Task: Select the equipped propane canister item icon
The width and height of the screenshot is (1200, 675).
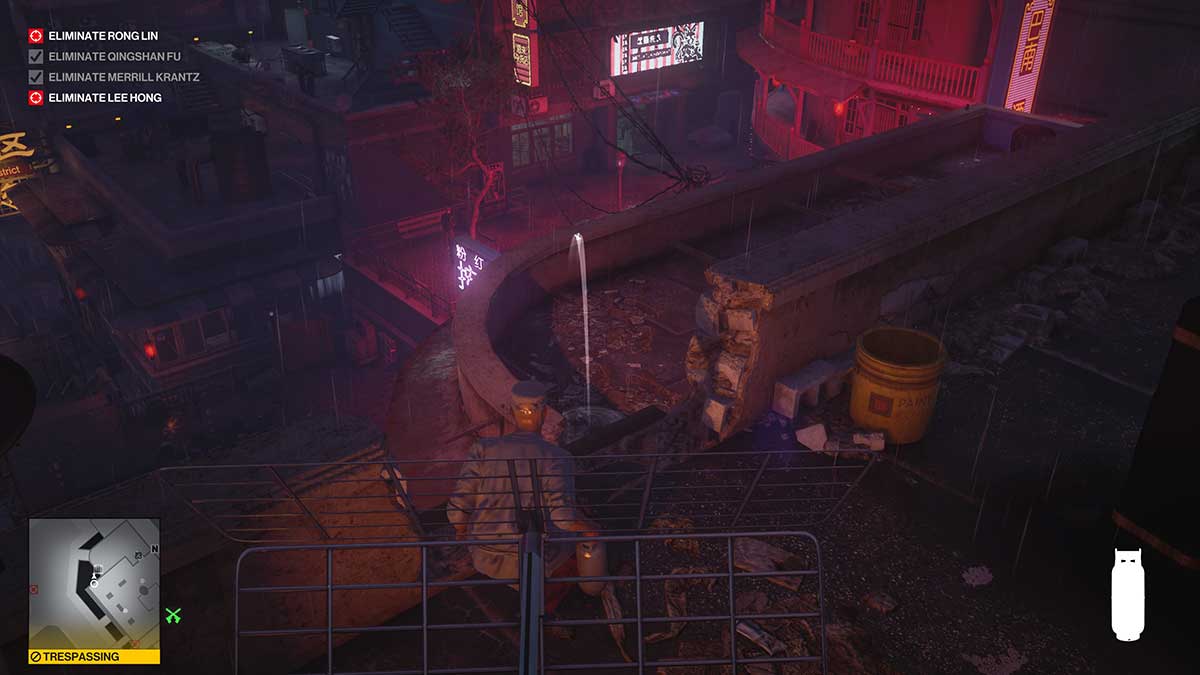Action: pyautogui.click(x=1127, y=594)
